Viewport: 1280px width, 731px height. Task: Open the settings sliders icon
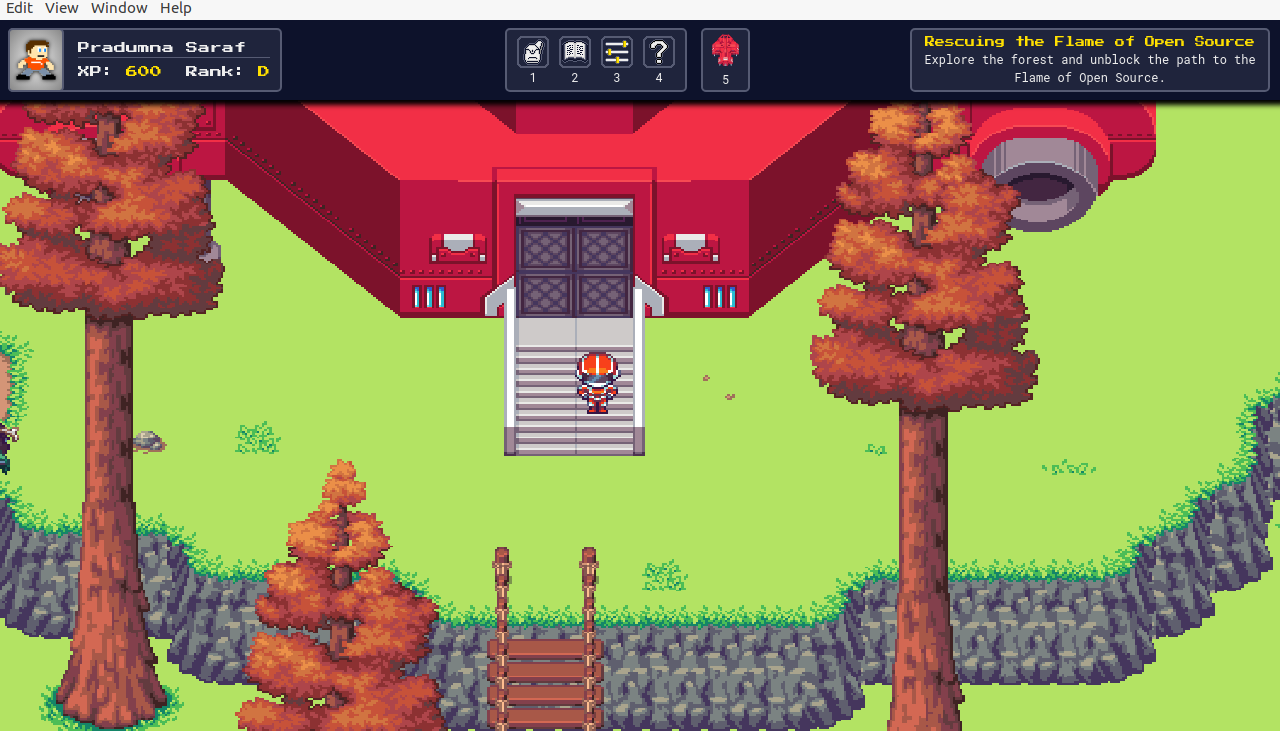click(x=617, y=52)
